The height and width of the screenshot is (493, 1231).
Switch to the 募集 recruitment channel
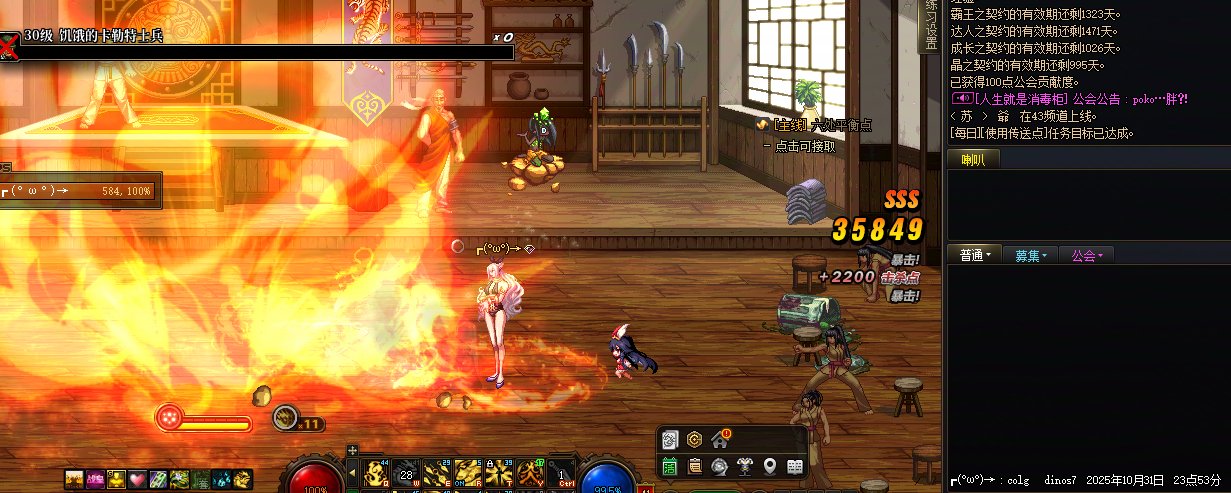click(x=1031, y=255)
